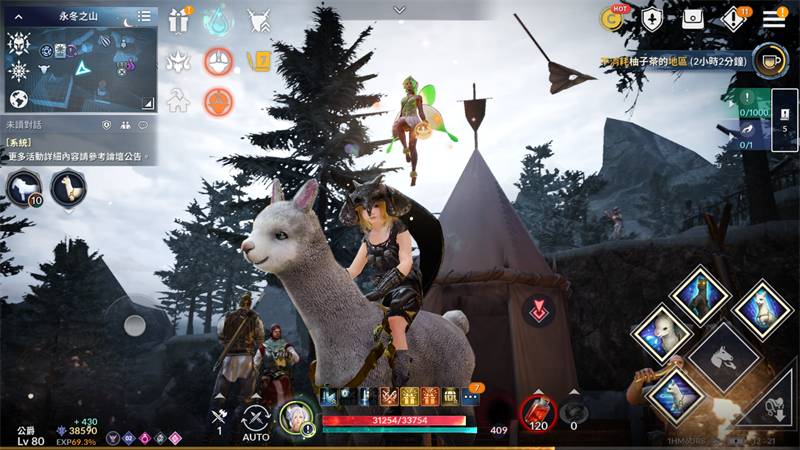The width and height of the screenshot is (800, 450).
Task: Click the tea cup buff icon
Action: point(767,60)
